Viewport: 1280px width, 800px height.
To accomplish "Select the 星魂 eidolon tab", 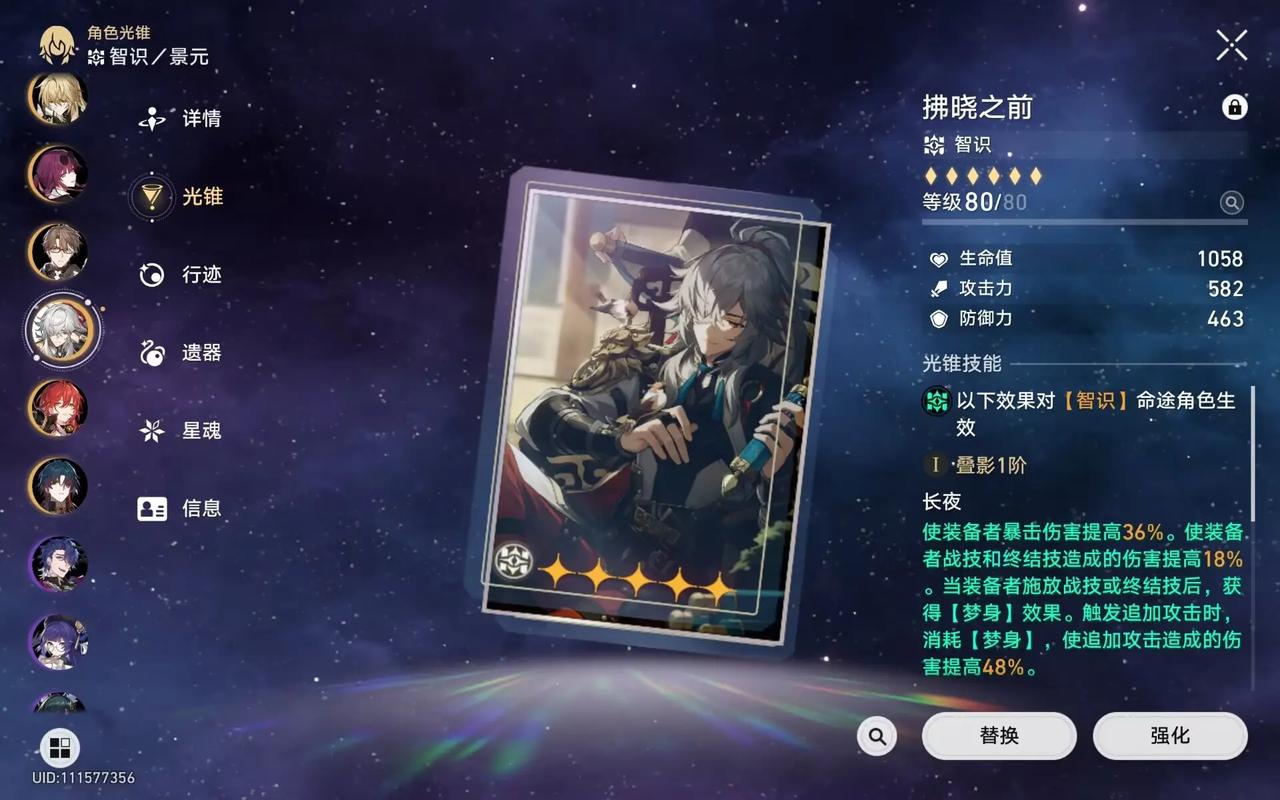I will tap(181, 431).
